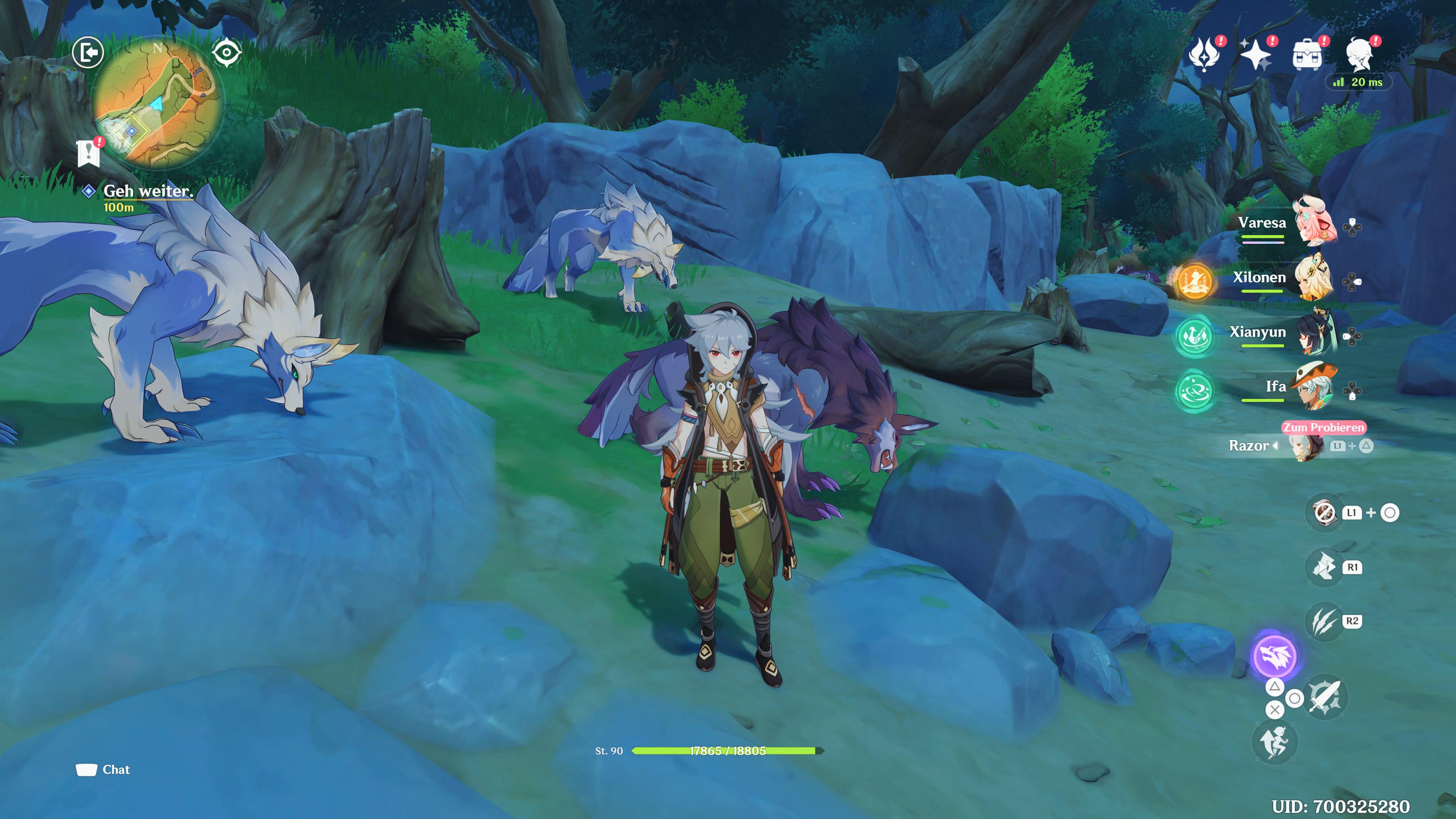Screen dimensions: 1456x819
Task: Open the winged battle pass icon
Action: (1205, 54)
